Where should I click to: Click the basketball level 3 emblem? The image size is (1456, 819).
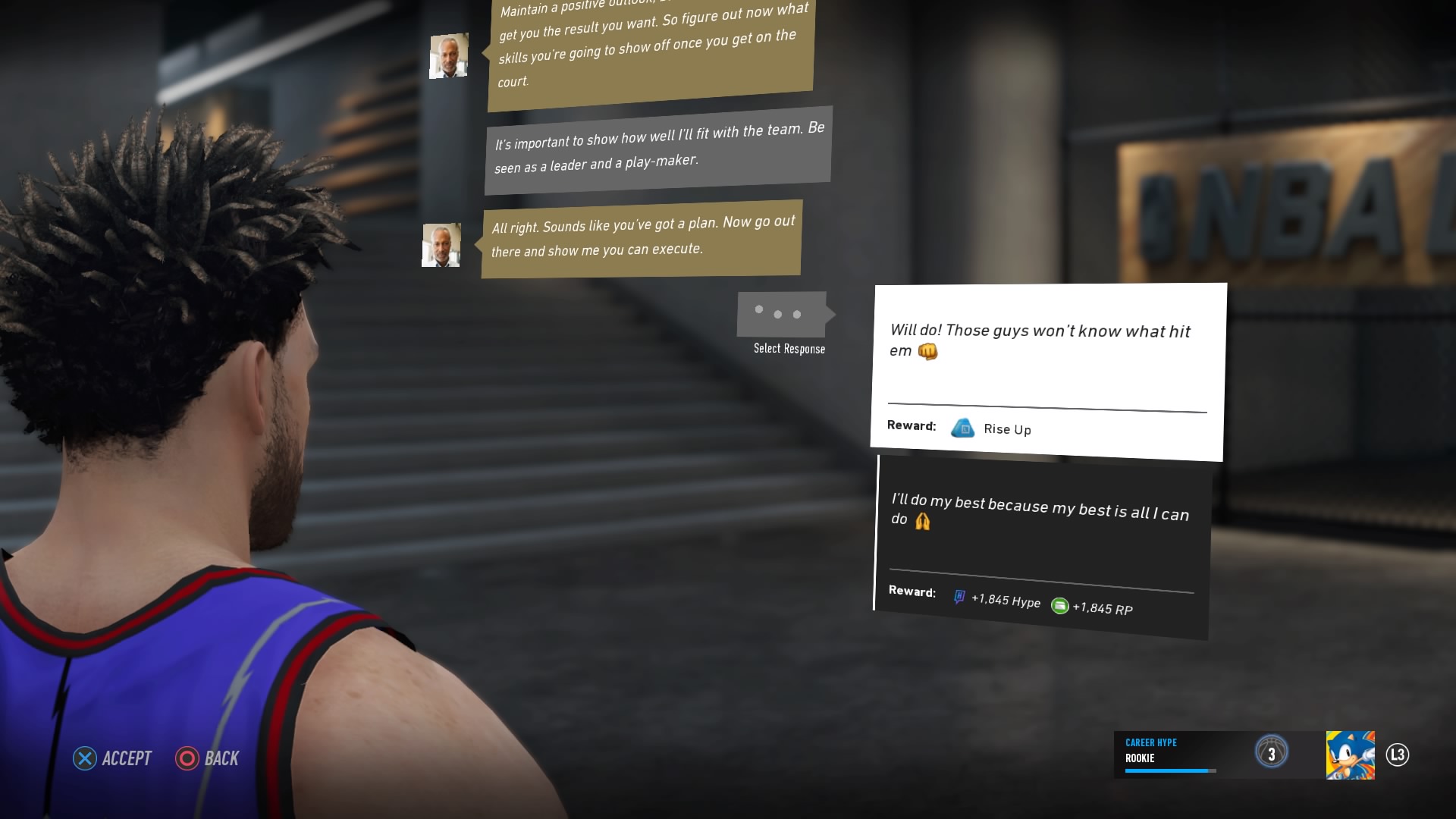point(1273,752)
